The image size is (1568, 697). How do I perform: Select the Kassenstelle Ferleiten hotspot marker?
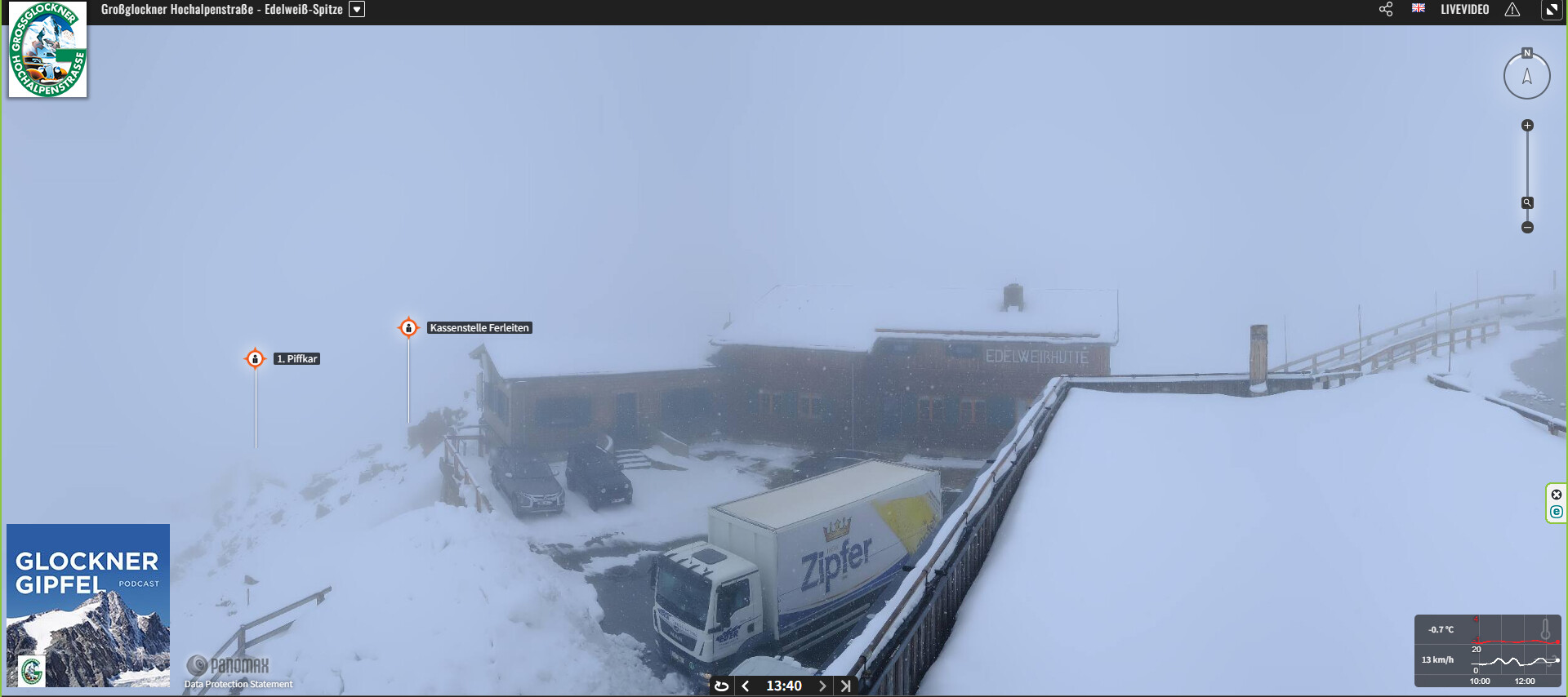pos(408,327)
